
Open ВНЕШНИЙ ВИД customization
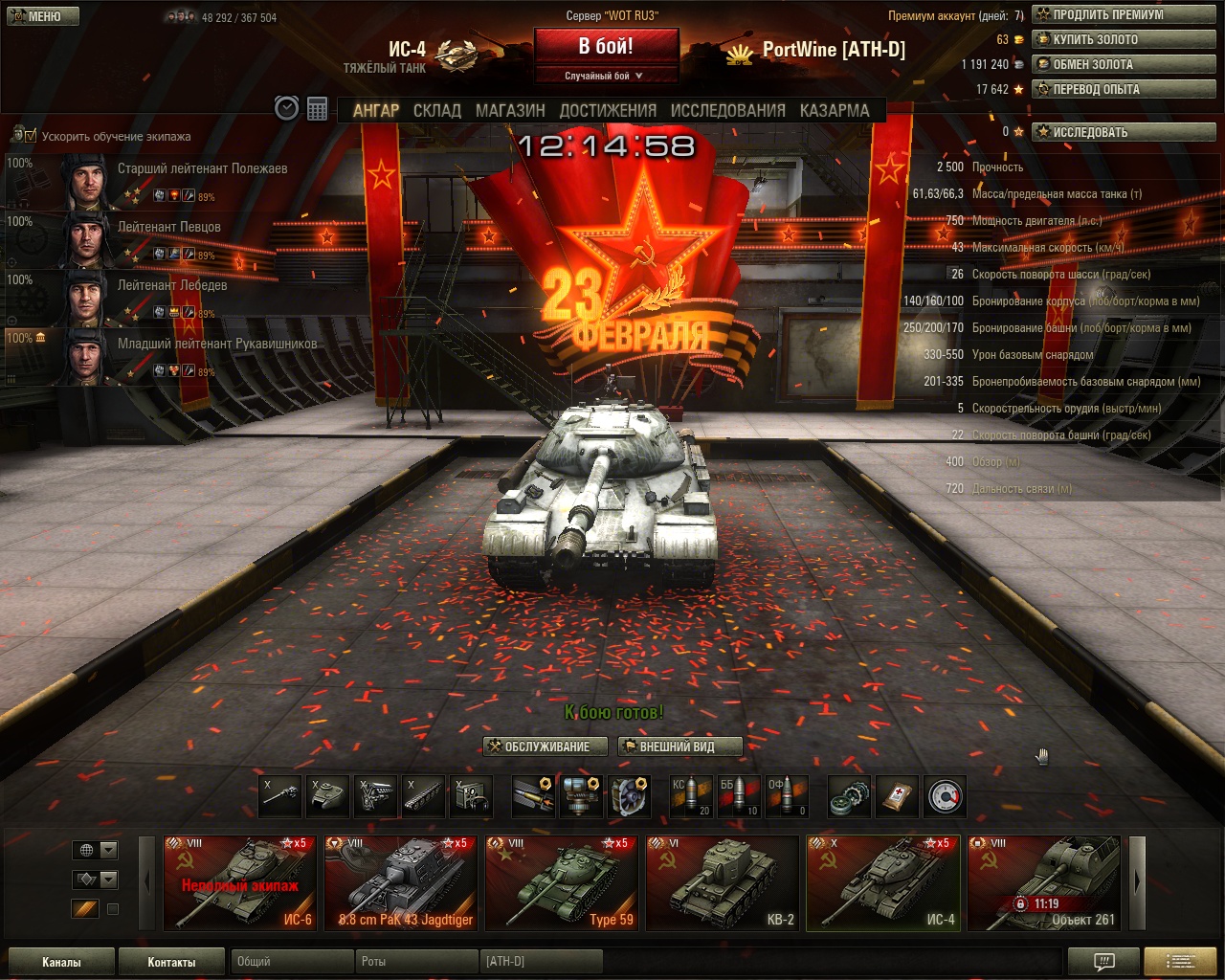pos(679,746)
